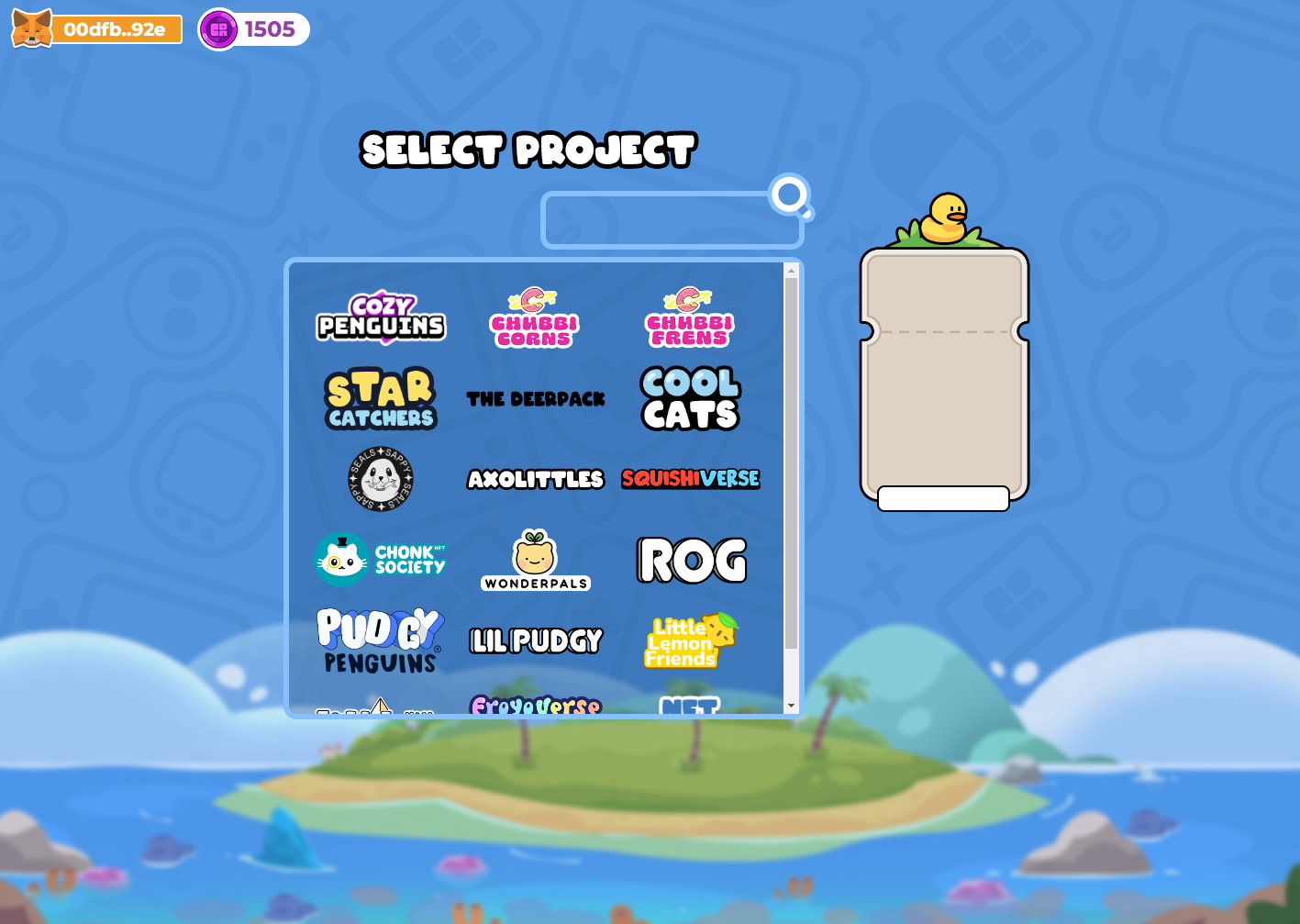Select the Cool Cats project
Image resolution: width=1300 pixels, height=924 pixels.
pos(688,398)
